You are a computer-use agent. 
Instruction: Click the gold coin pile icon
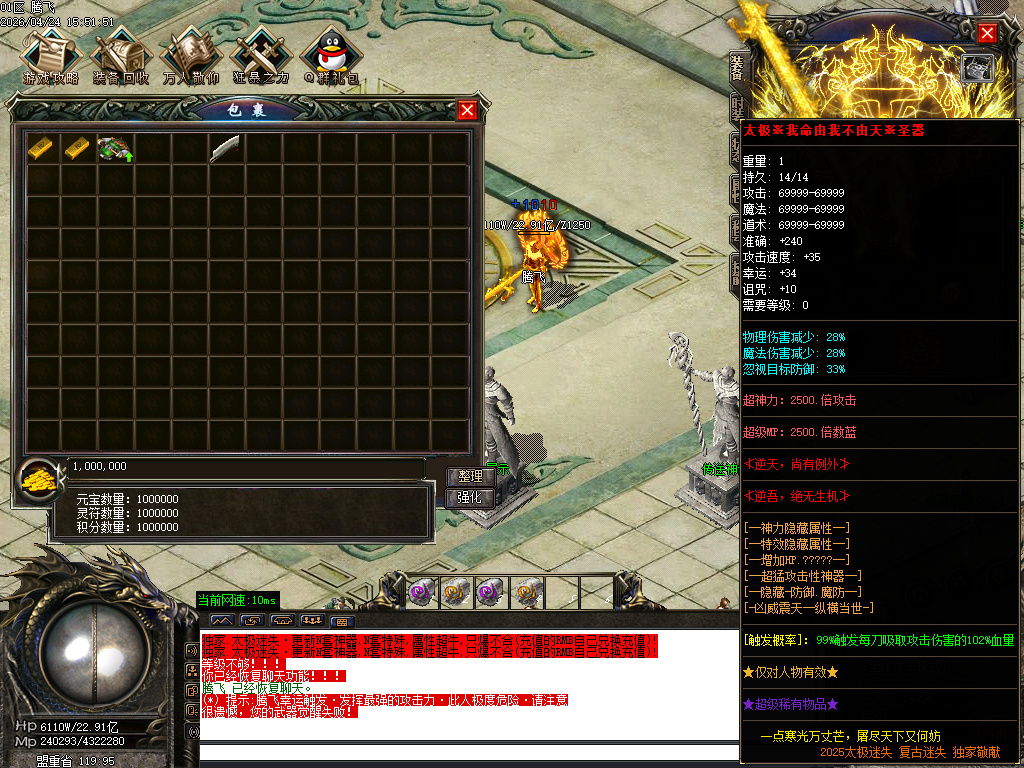pyautogui.click(x=39, y=478)
